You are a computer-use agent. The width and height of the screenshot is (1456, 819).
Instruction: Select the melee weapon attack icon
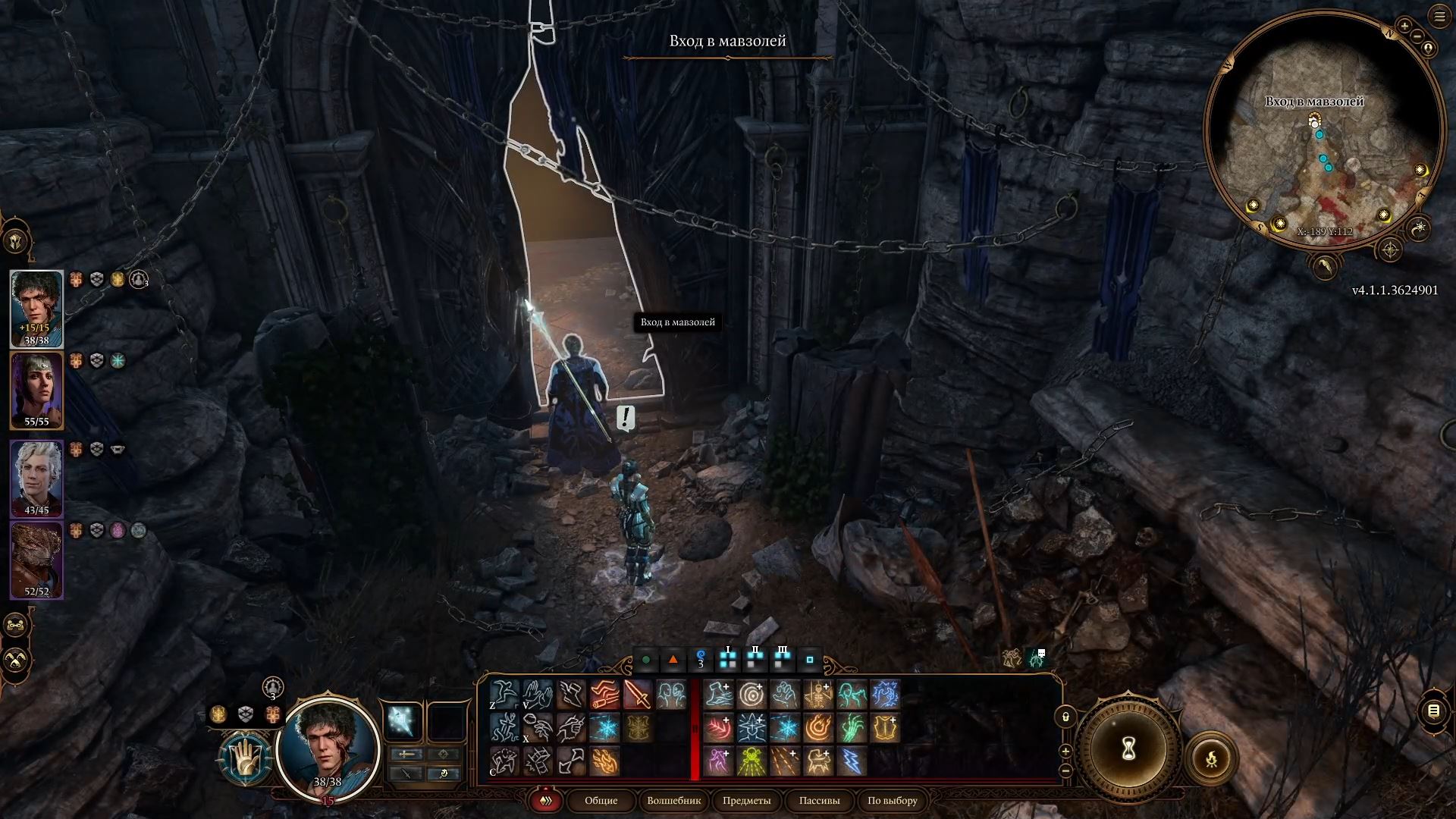637,694
